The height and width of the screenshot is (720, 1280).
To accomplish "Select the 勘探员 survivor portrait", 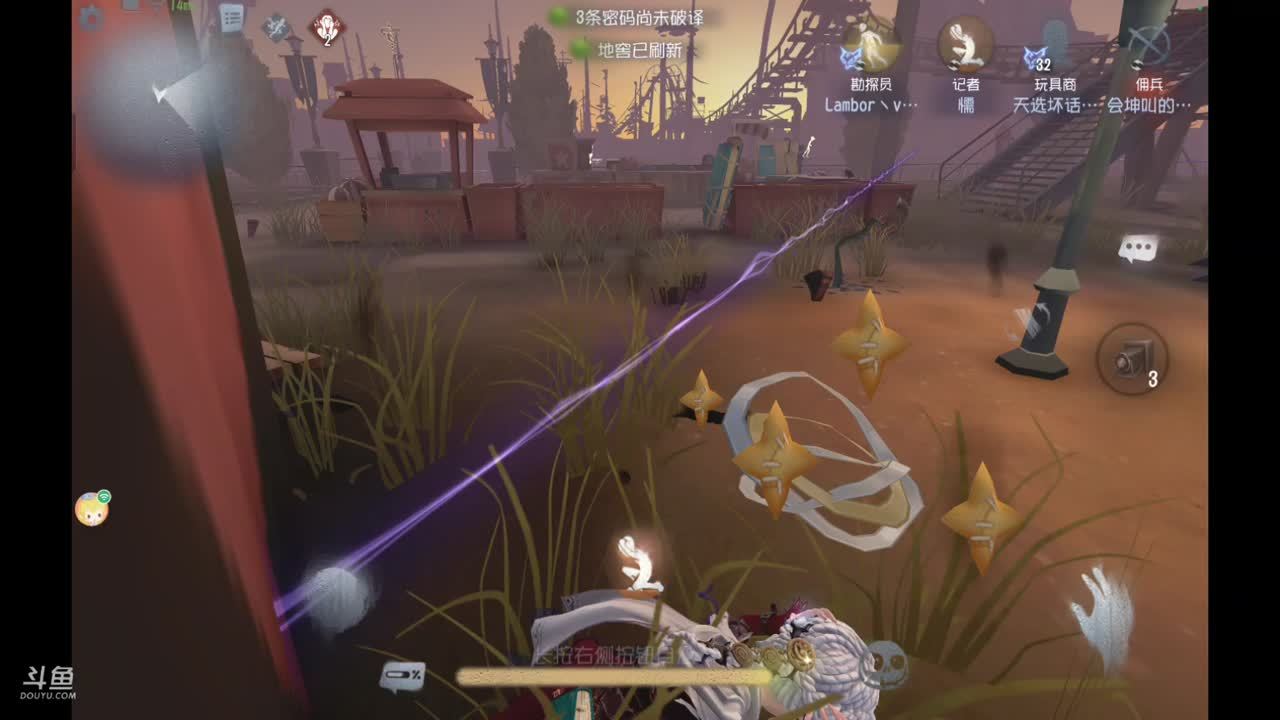I will 870,45.
